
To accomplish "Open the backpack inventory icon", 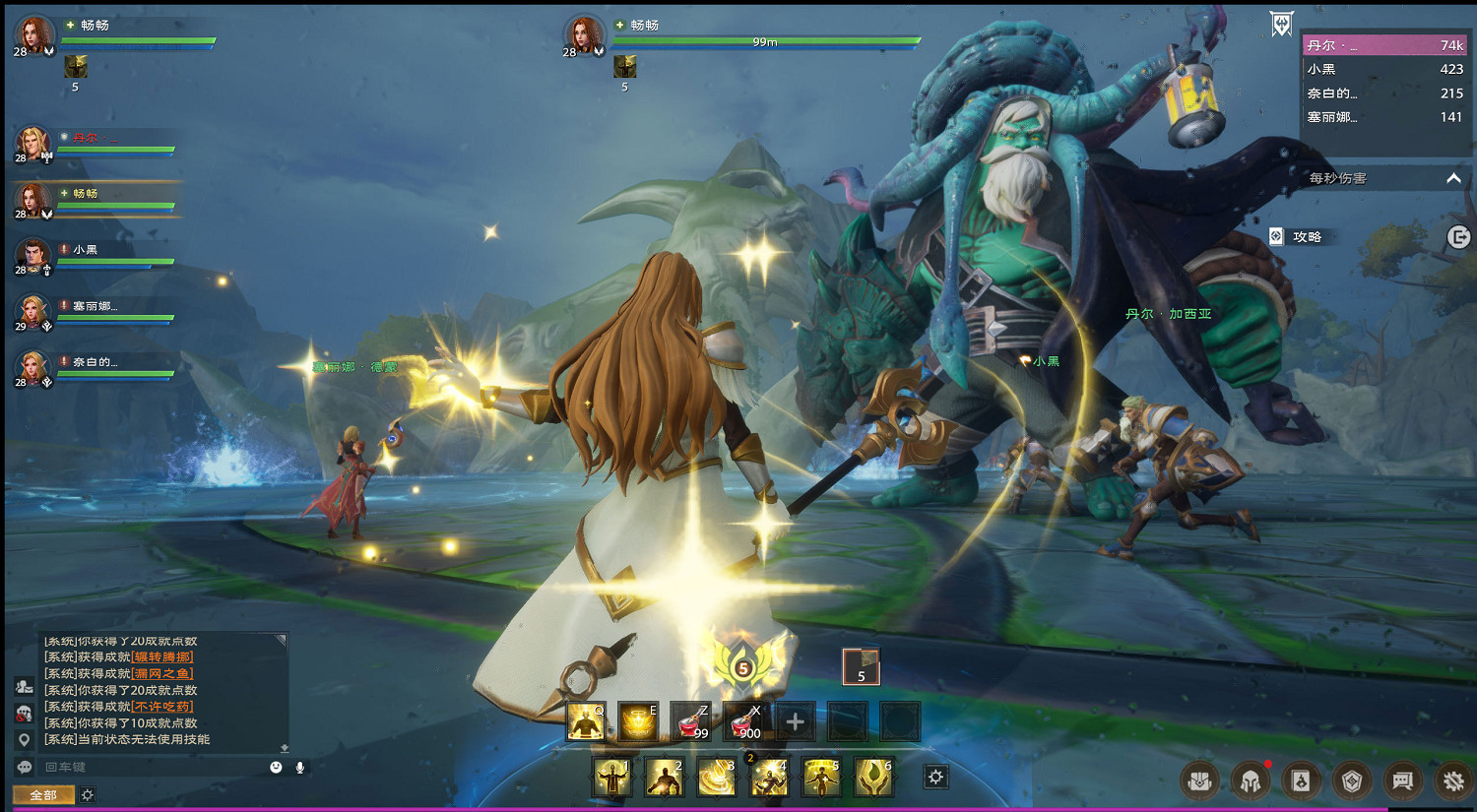I will (1199, 781).
